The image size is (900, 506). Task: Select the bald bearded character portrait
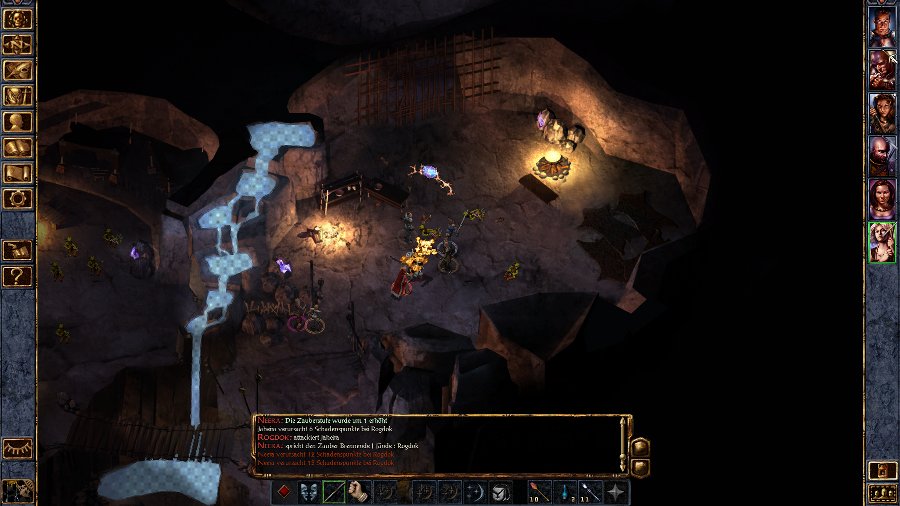tap(882, 155)
